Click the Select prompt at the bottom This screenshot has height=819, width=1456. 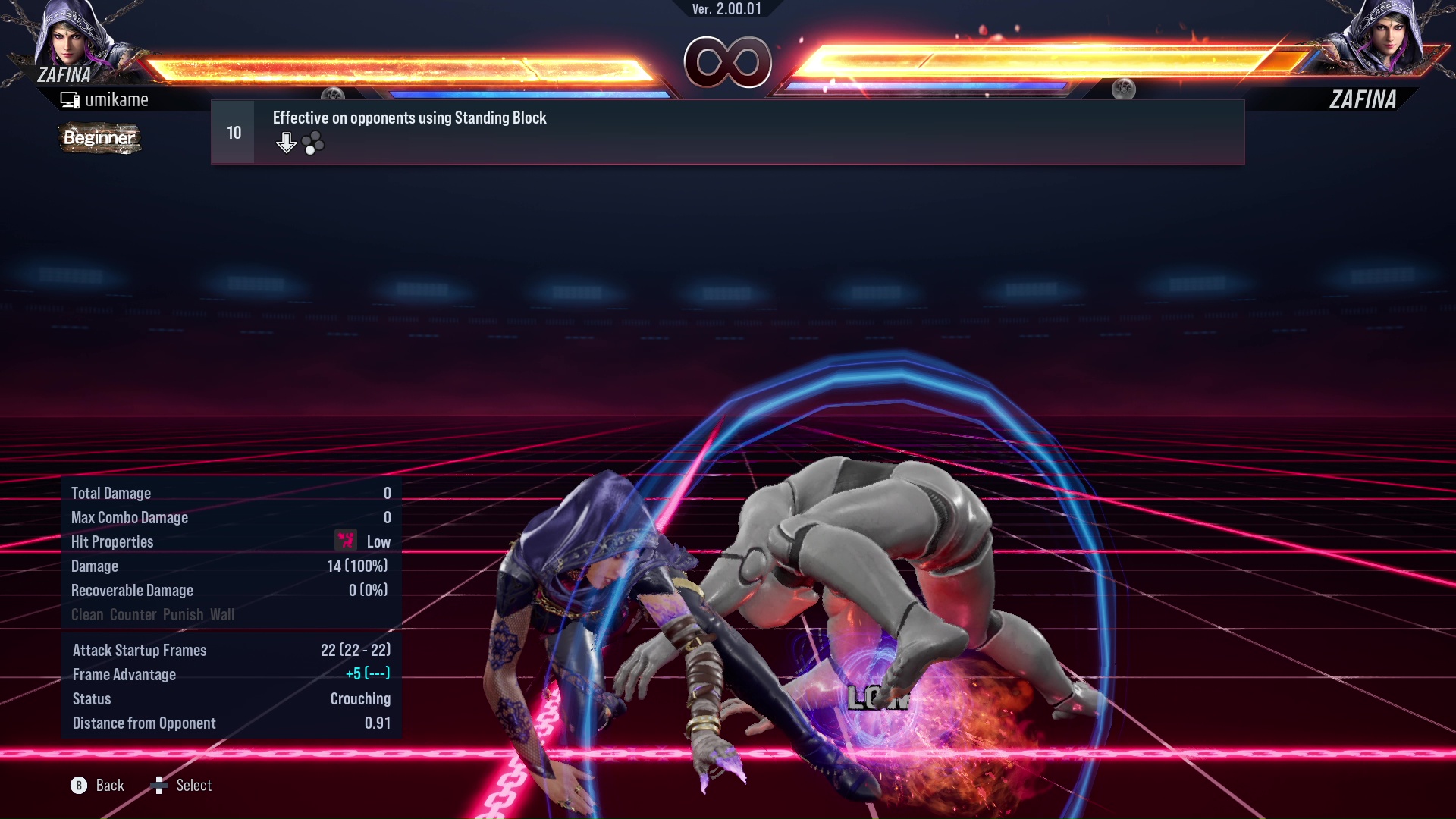193,786
